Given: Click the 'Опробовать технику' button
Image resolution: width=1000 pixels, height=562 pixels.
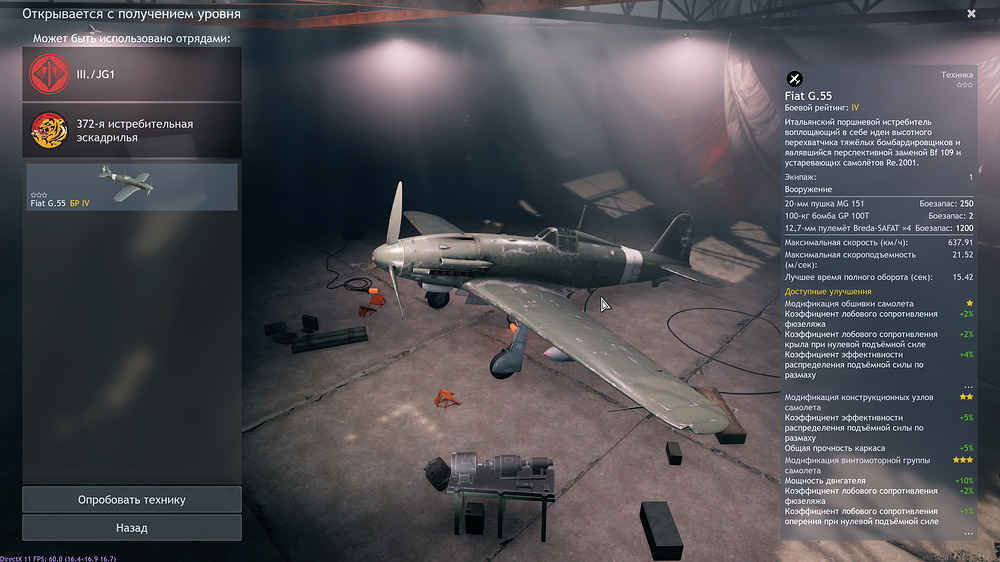Looking at the screenshot, I should coord(132,499).
